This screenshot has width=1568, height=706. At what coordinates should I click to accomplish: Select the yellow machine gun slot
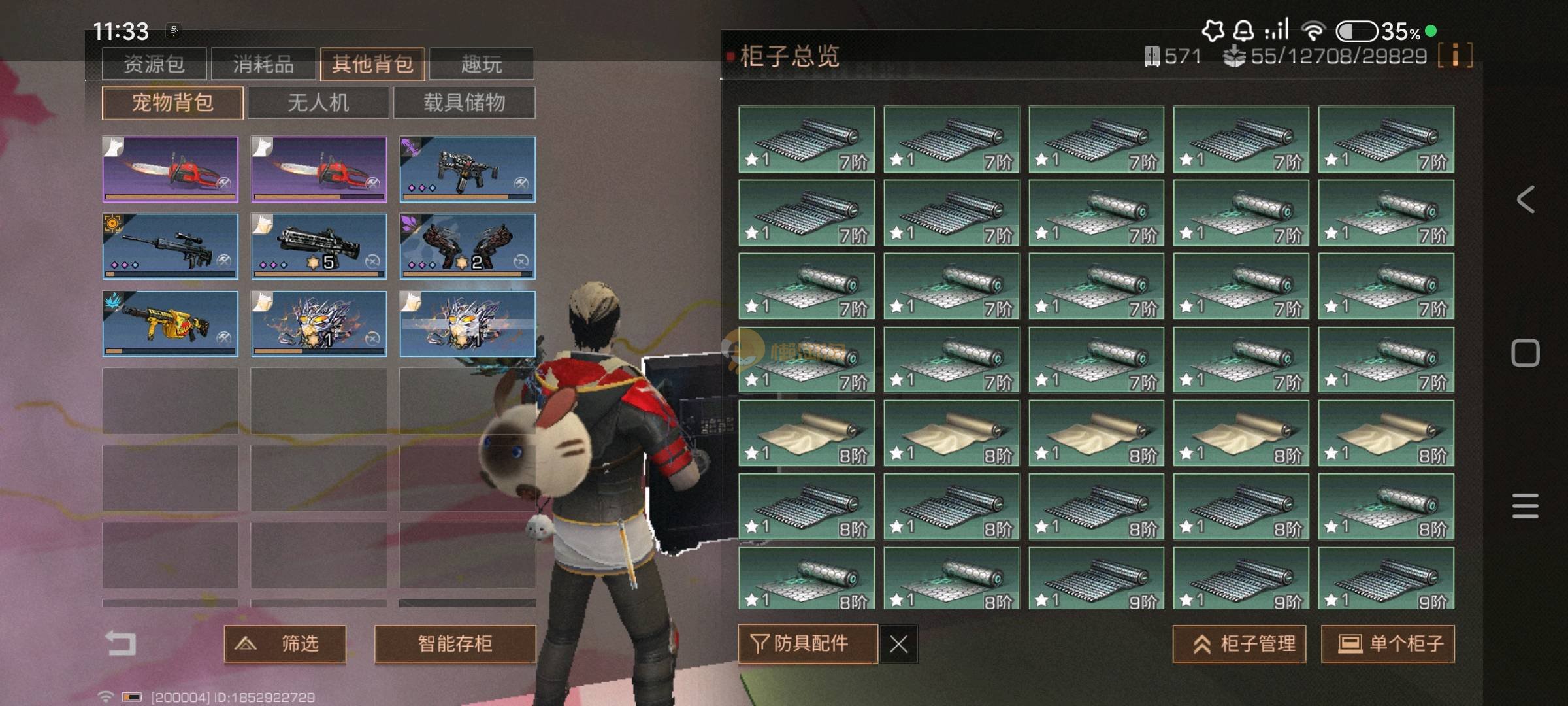click(171, 324)
